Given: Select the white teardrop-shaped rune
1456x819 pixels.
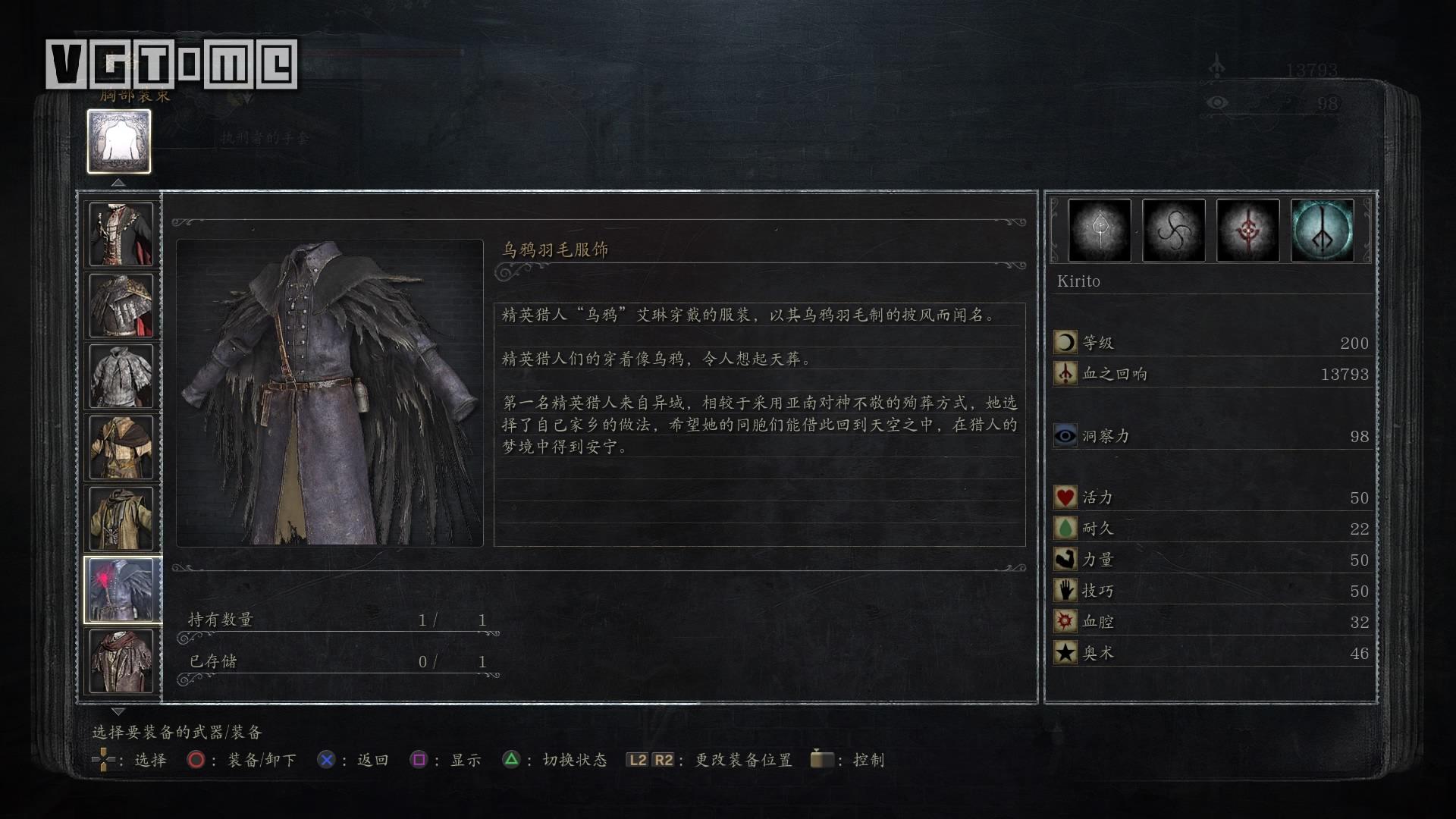Looking at the screenshot, I should pos(1099,231).
